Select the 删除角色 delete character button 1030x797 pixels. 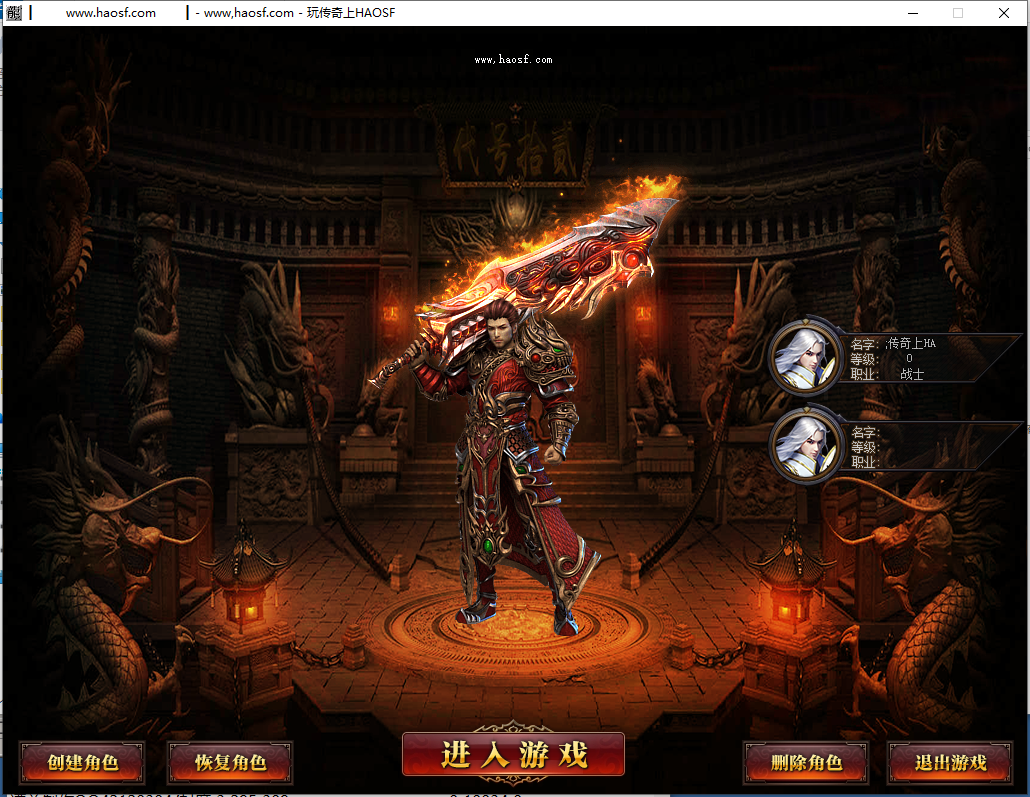coord(806,763)
